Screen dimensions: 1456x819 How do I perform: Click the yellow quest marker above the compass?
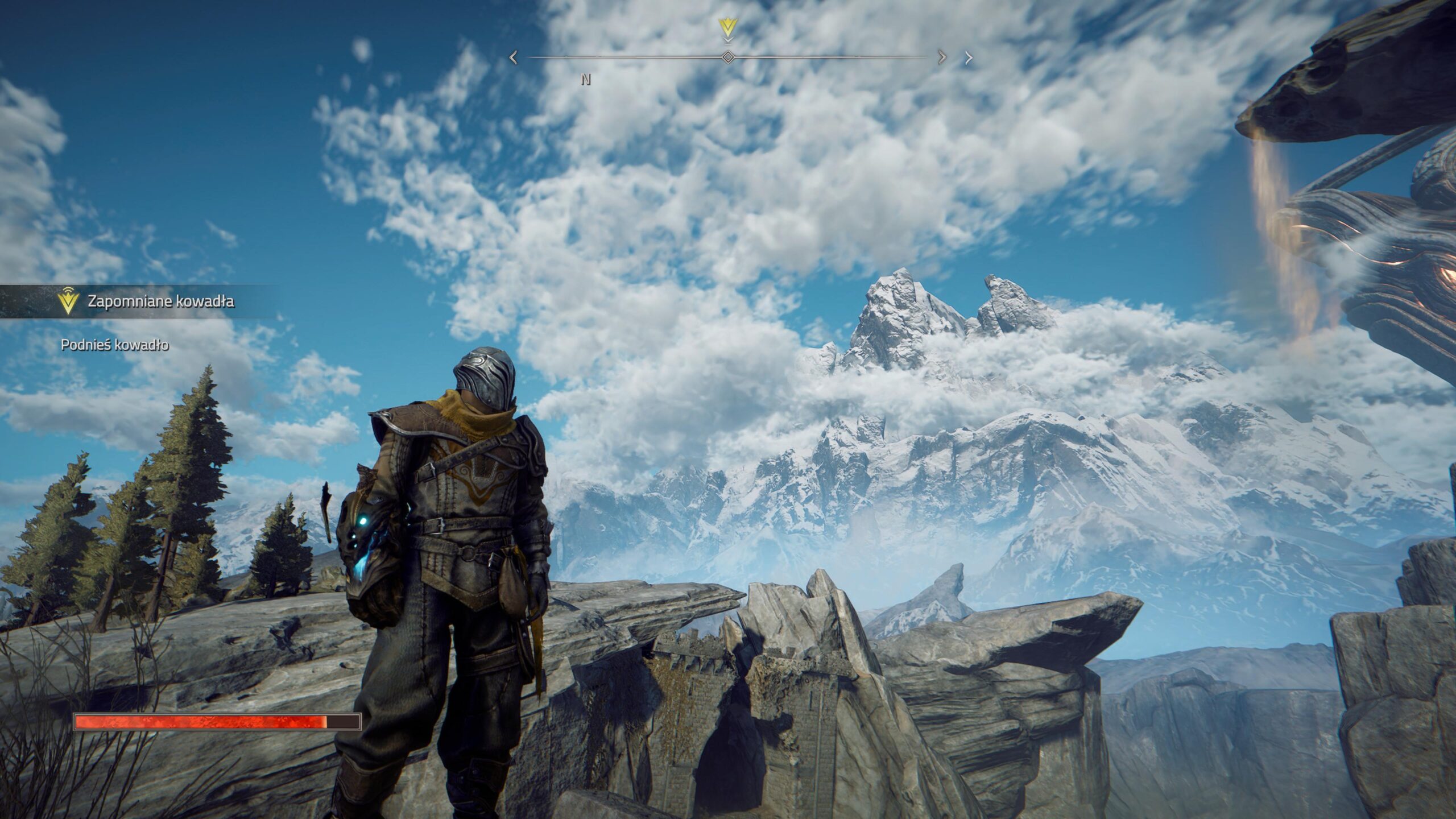(x=727, y=27)
